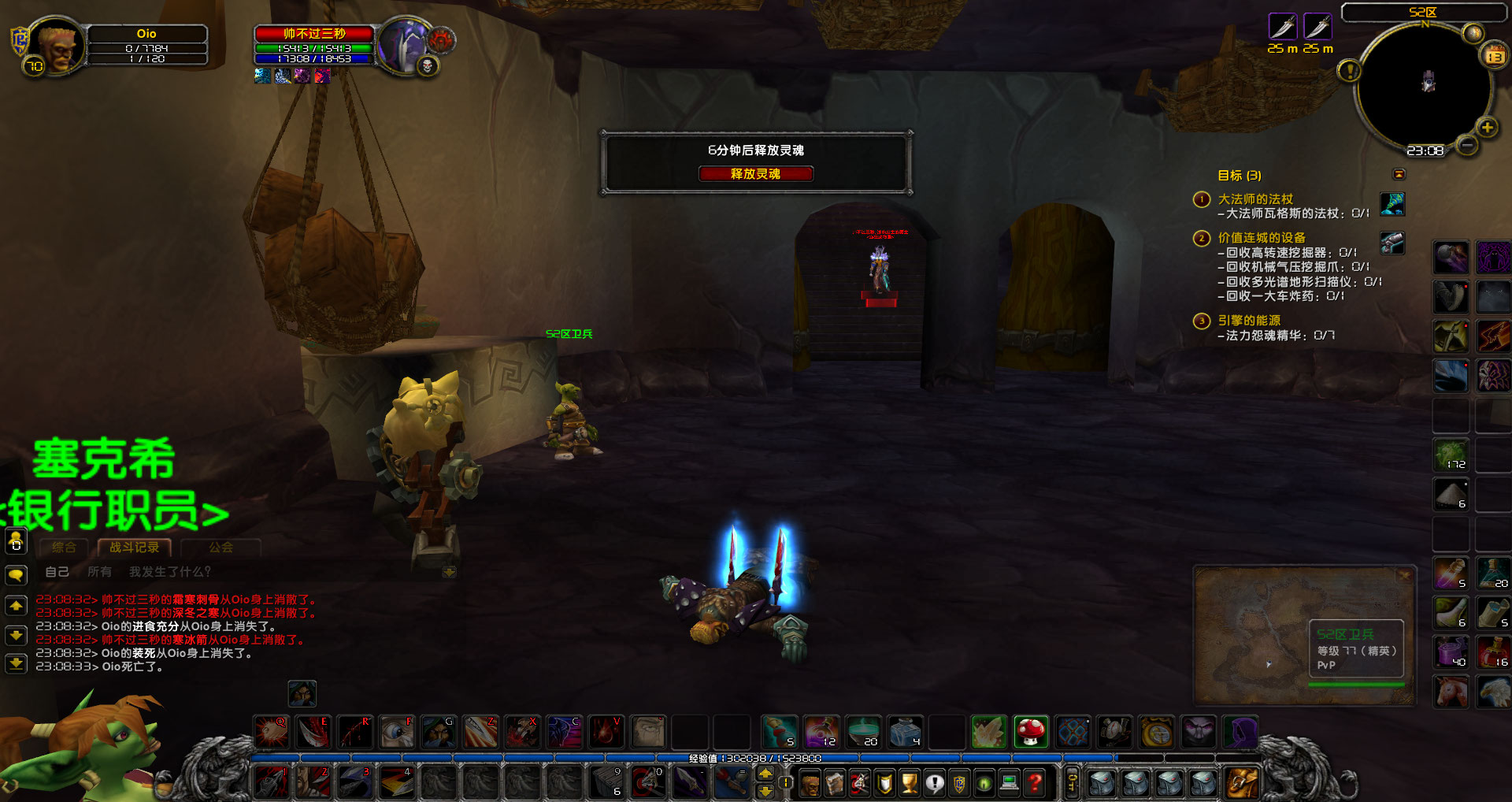Select the 战斗记录 combat log tab
This screenshot has height=802, width=1512.
[134, 547]
